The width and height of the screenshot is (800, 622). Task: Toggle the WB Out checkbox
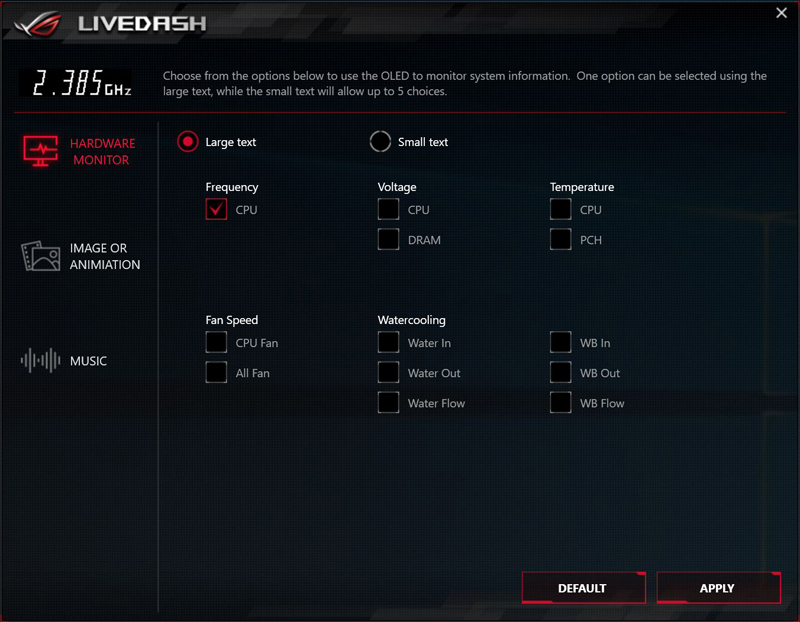point(560,373)
